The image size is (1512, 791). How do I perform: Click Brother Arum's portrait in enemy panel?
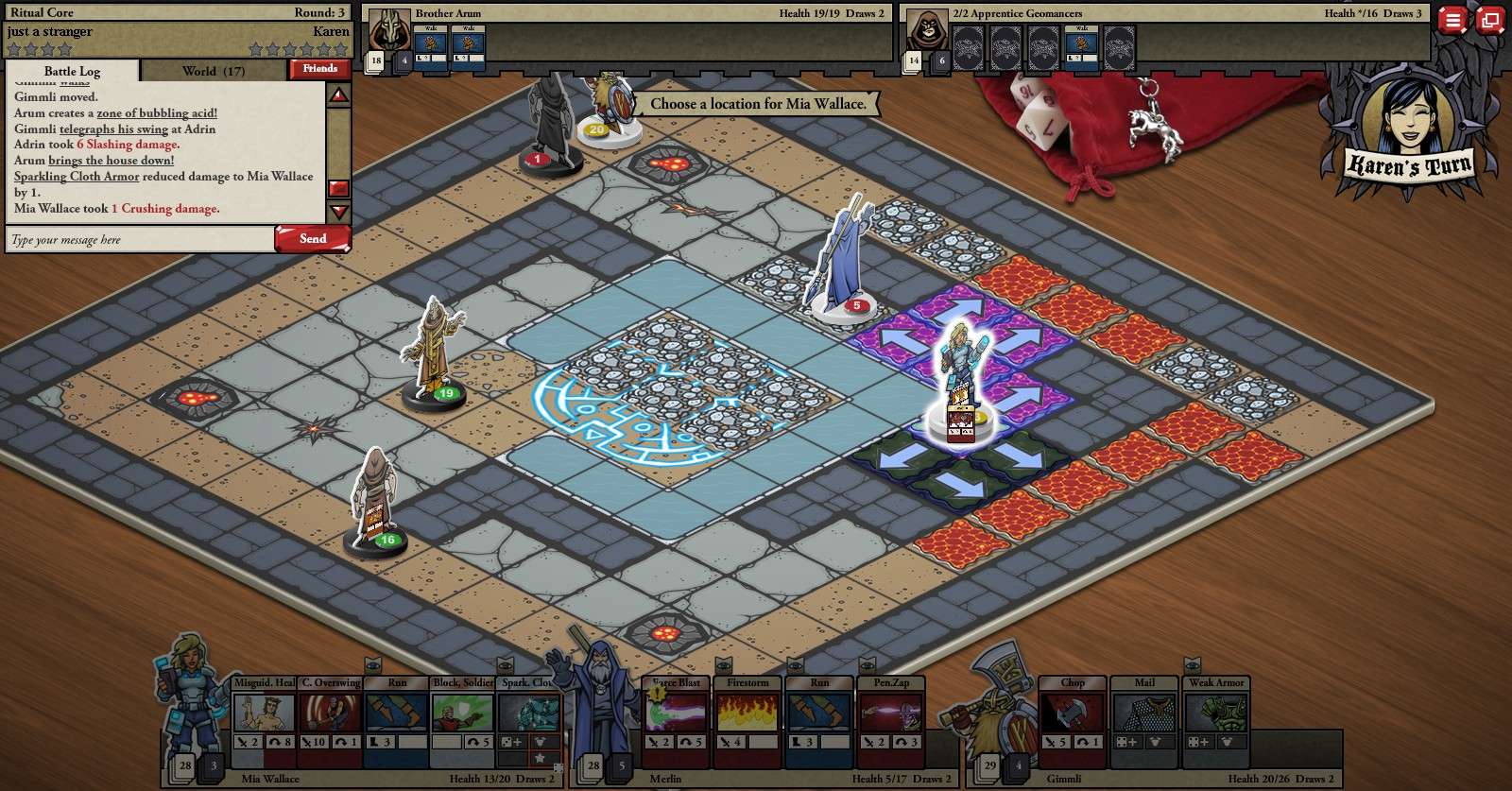click(388, 31)
